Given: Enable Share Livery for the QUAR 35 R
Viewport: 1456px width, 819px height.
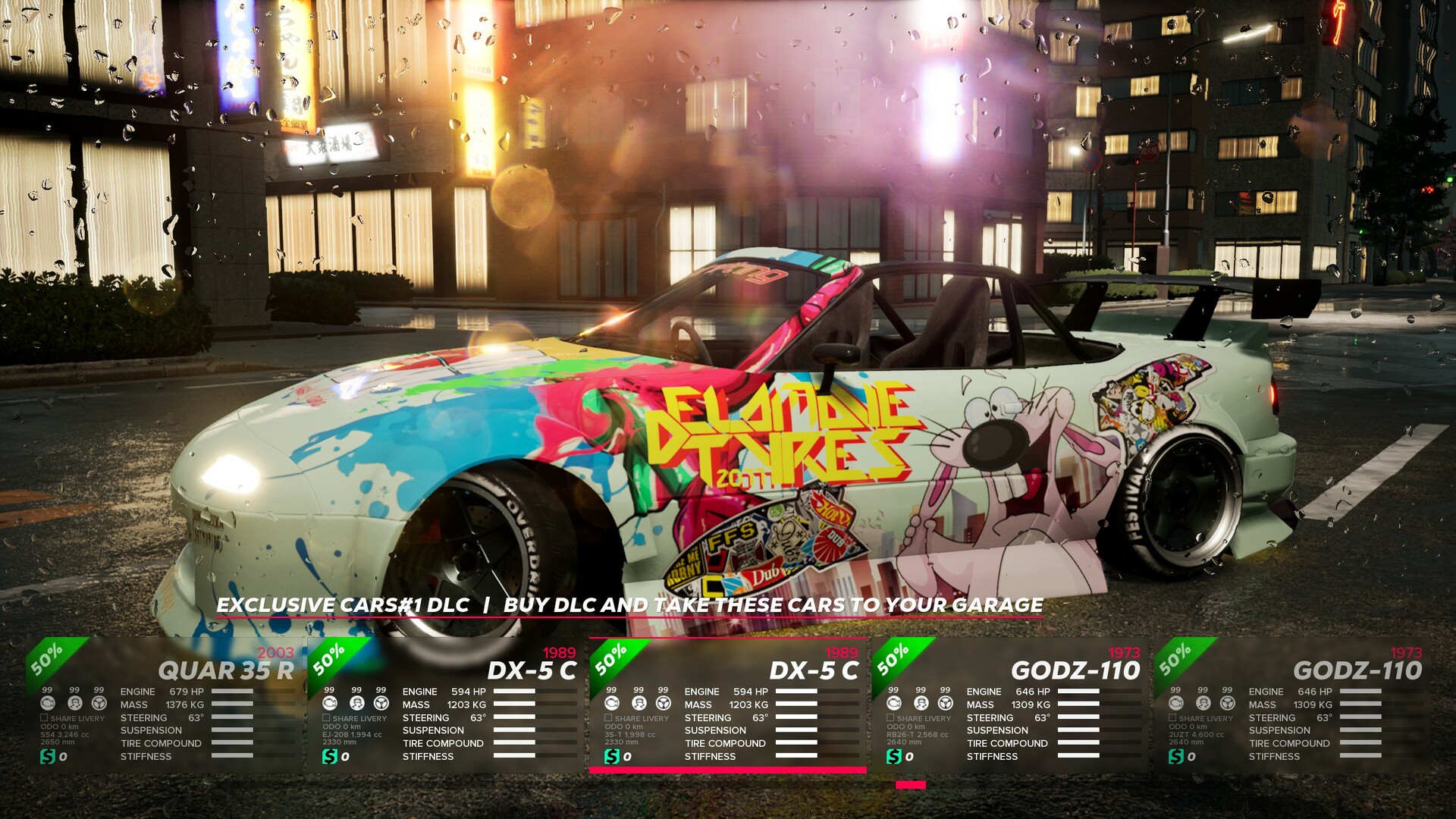Looking at the screenshot, I should point(44,717).
